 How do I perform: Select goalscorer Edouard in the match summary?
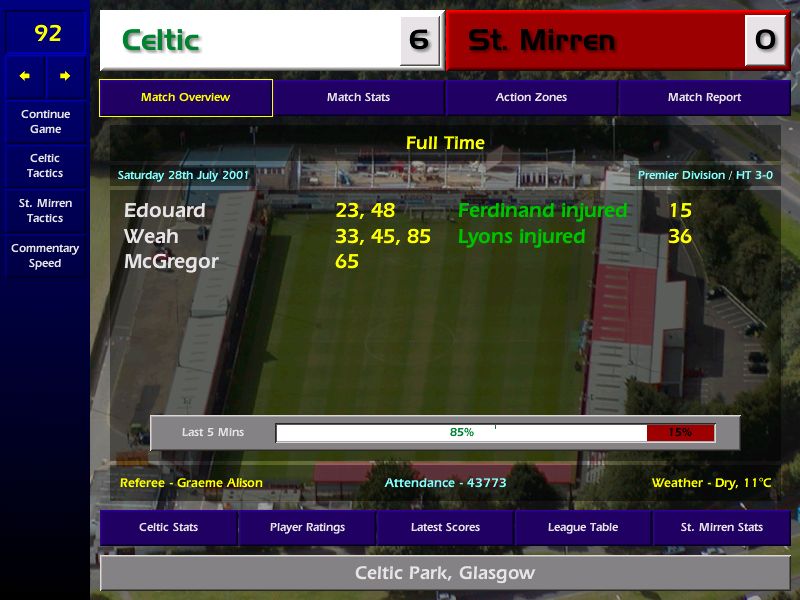tap(165, 211)
